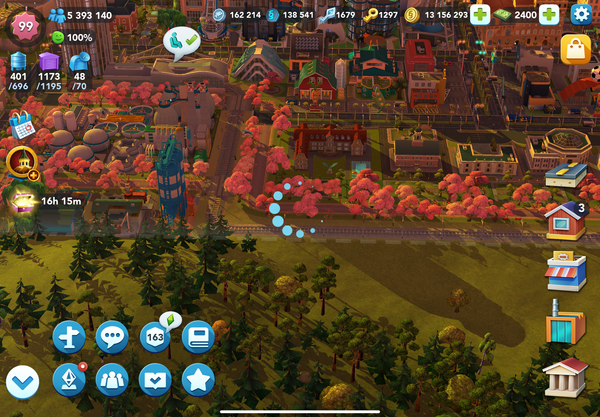Open the calendar events icon

pyautogui.click(x=21, y=124)
